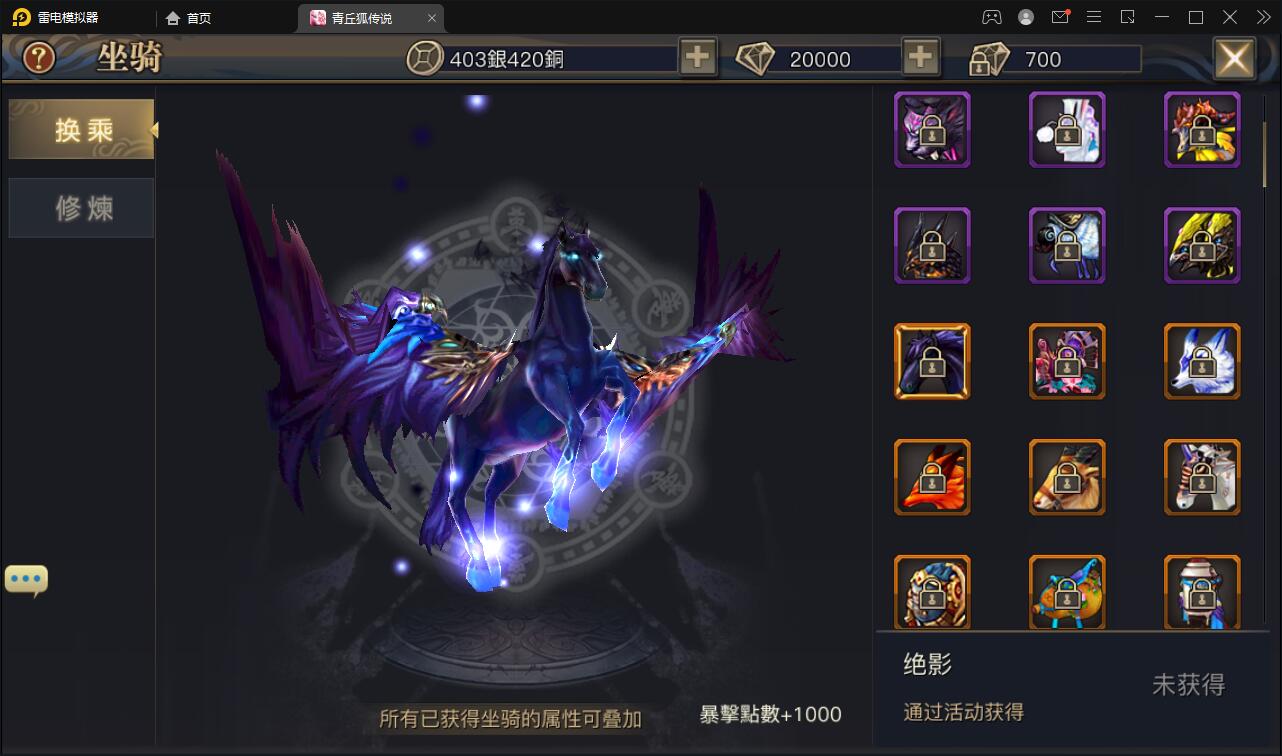Click plus to add diamonds
Viewport: 1282px width, 756px height.
(x=920, y=58)
